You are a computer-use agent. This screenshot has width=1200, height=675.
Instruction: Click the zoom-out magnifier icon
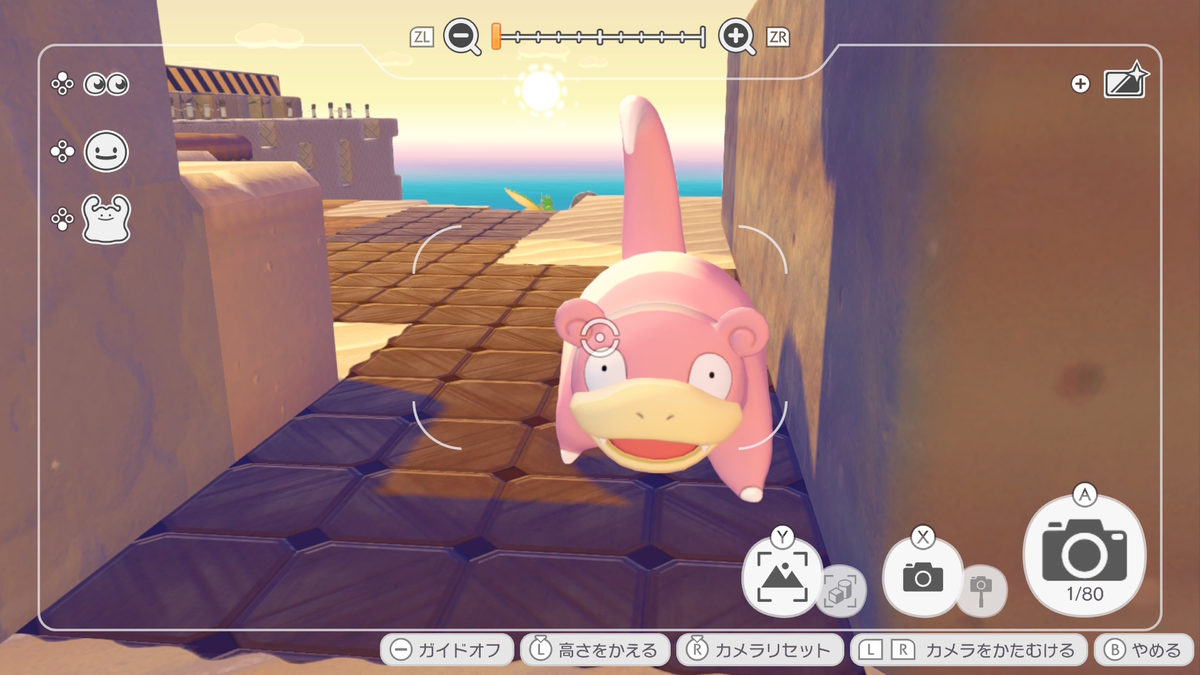coord(462,38)
